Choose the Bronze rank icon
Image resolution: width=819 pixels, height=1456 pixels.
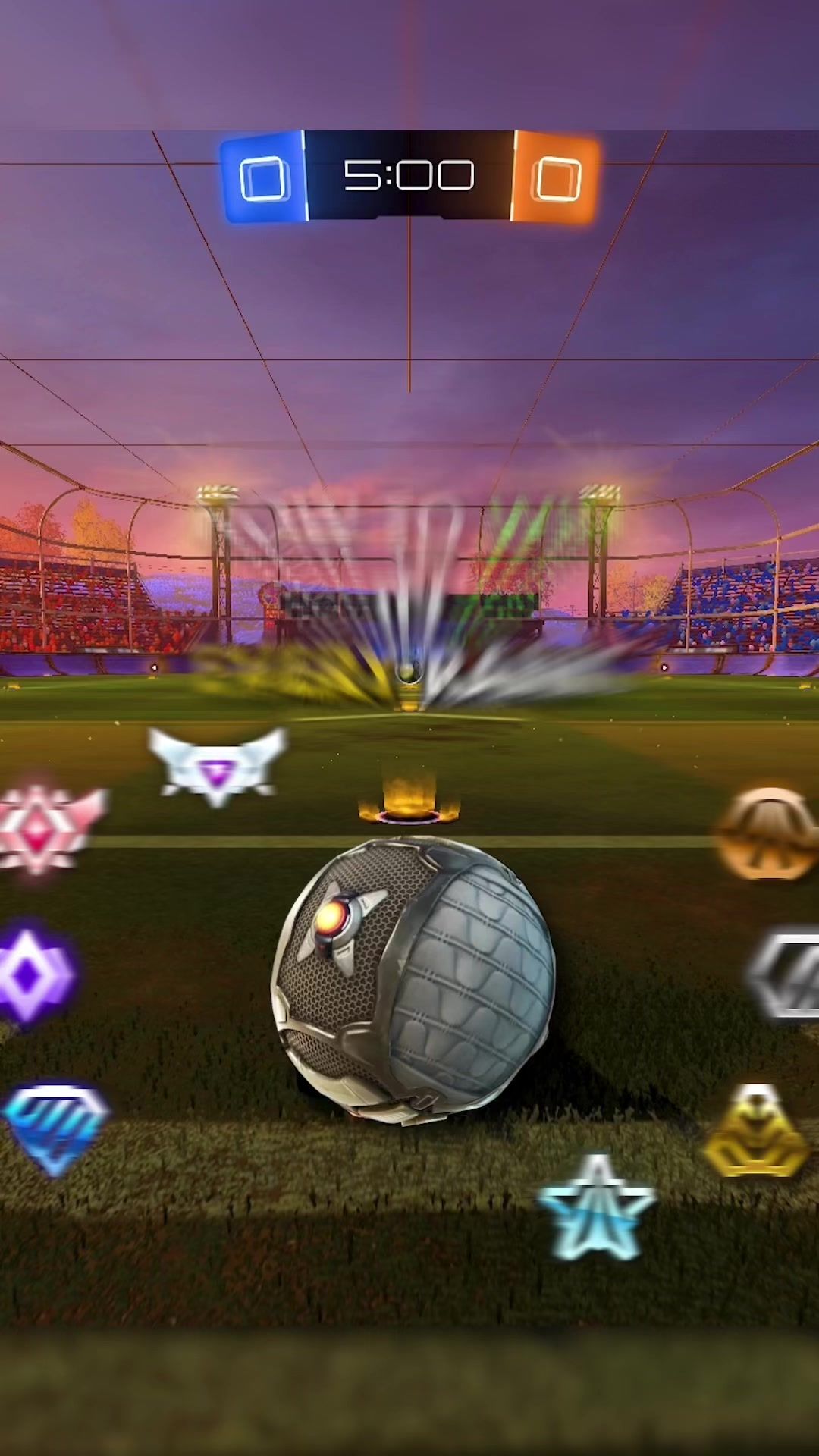[767, 834]
